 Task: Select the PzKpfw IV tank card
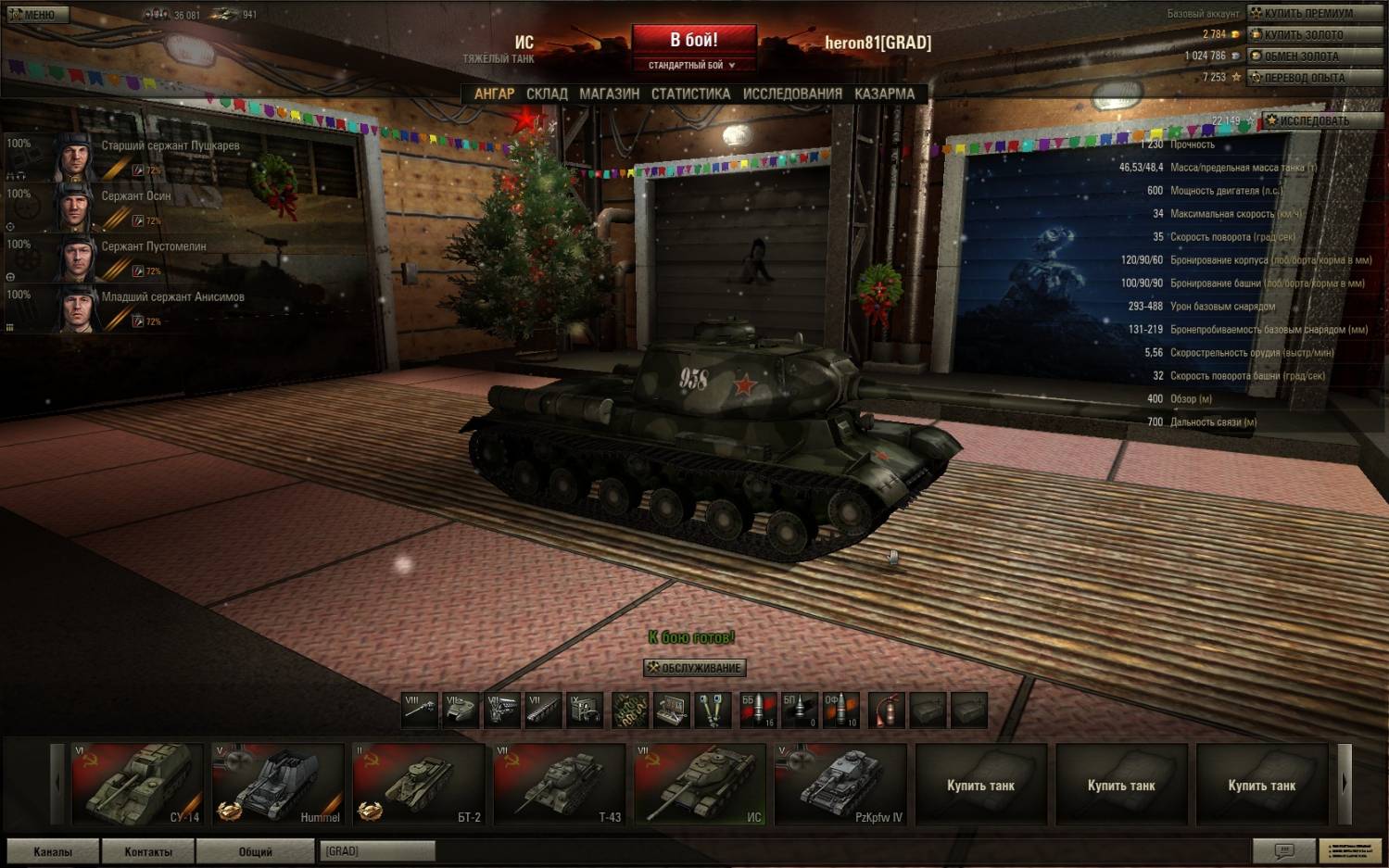coord(840,784)
